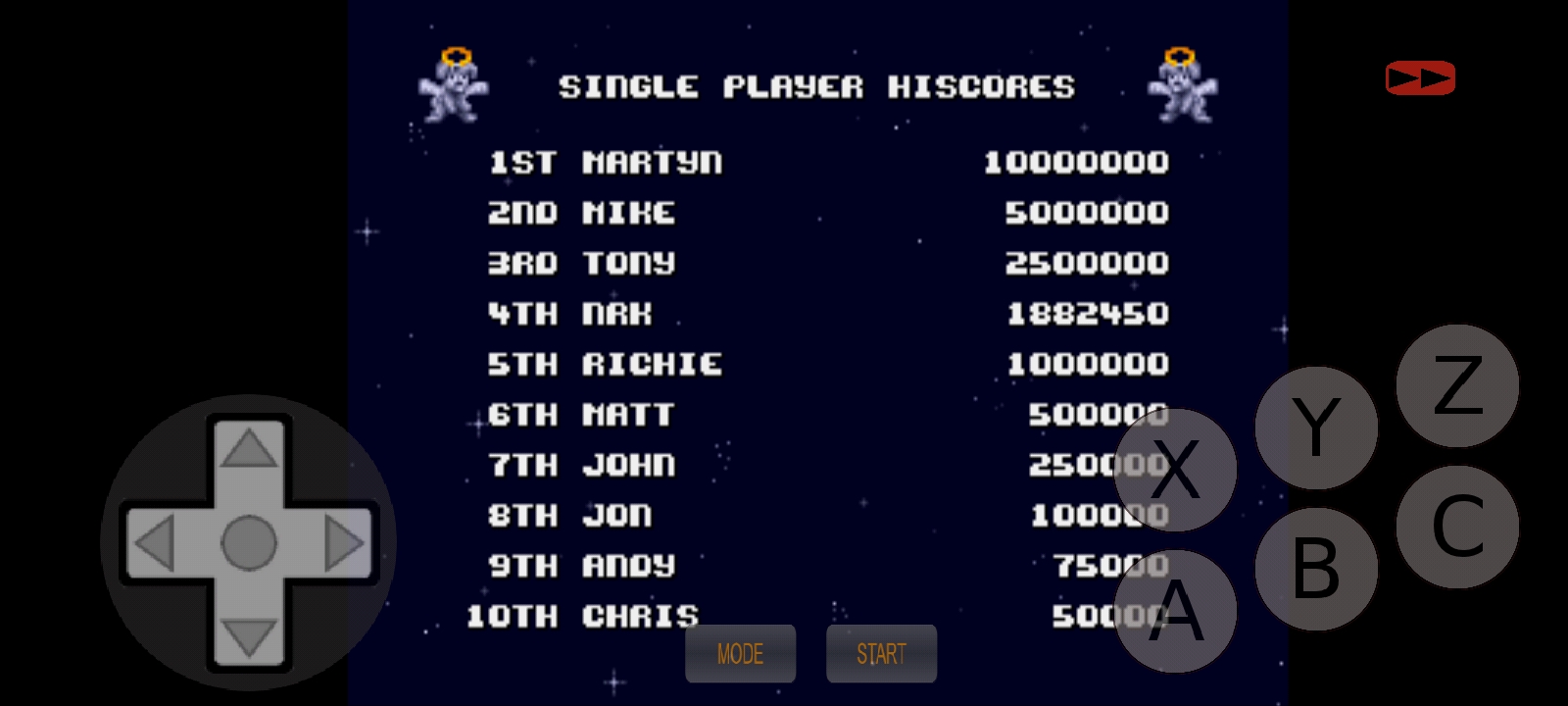Click the D-pad up arrow
The width and height of the screenshot is (1568, 706).
(x=249, y=450)
